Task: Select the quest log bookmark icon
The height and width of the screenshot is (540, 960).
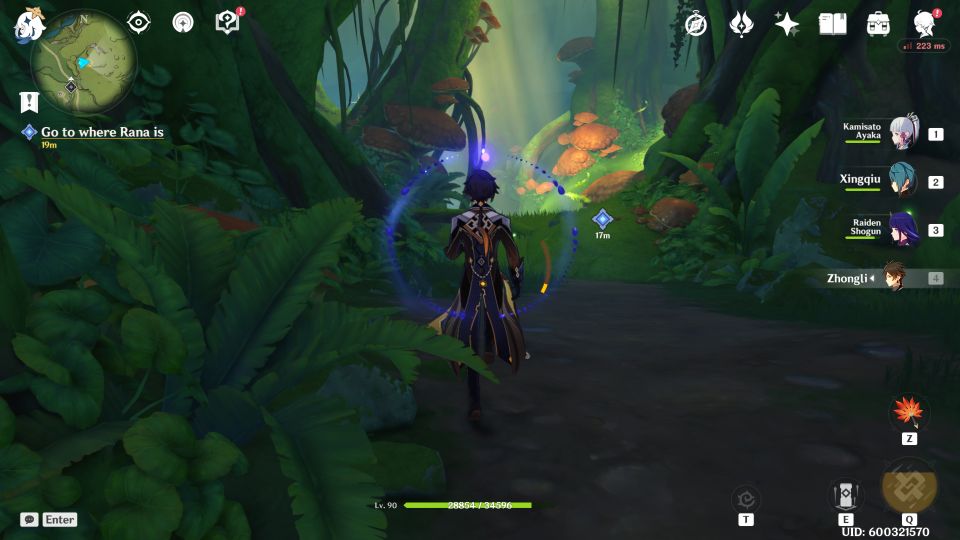Action: pyautogui.click(x=28, y=101)
